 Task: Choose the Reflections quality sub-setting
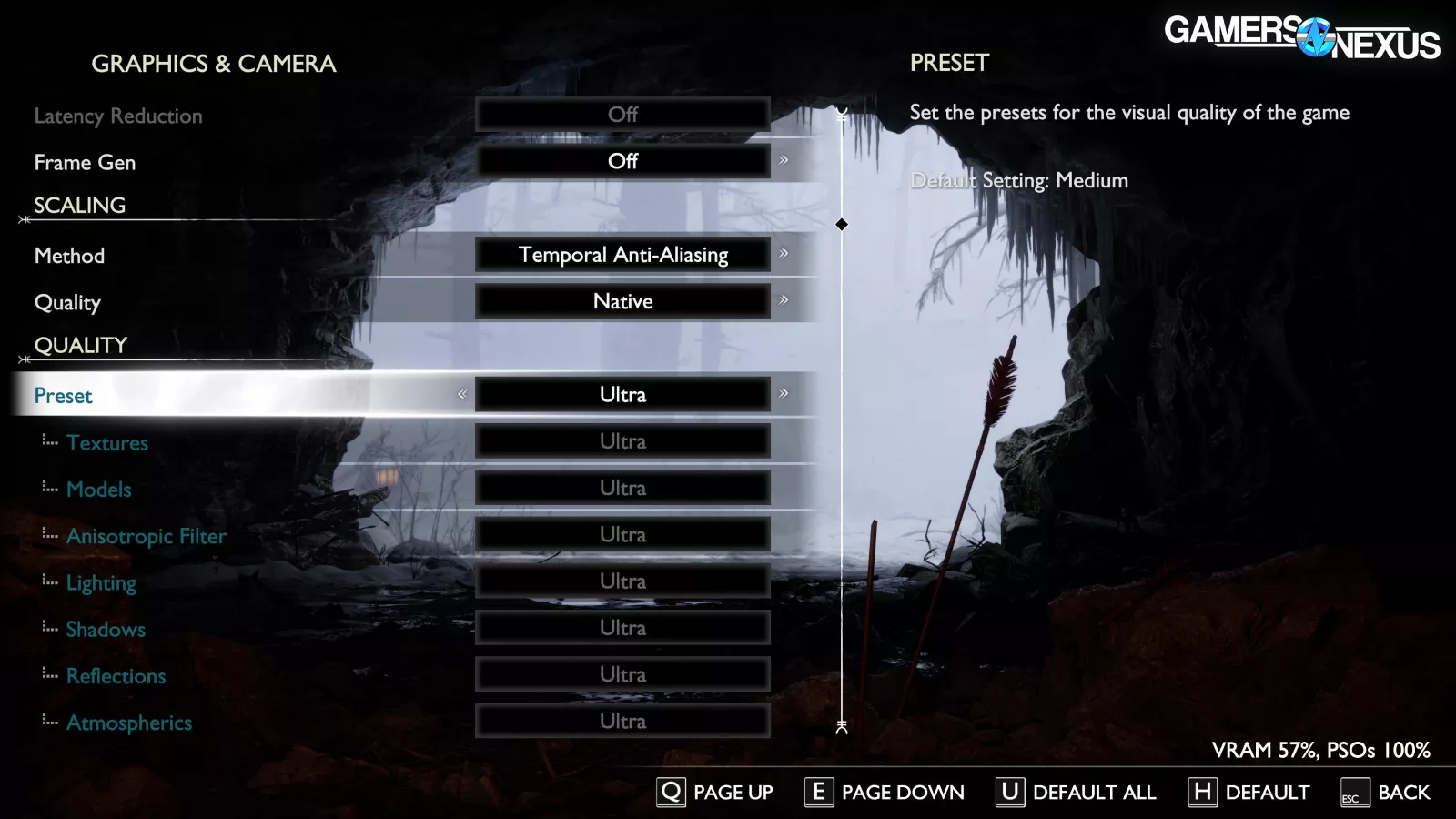116,676
